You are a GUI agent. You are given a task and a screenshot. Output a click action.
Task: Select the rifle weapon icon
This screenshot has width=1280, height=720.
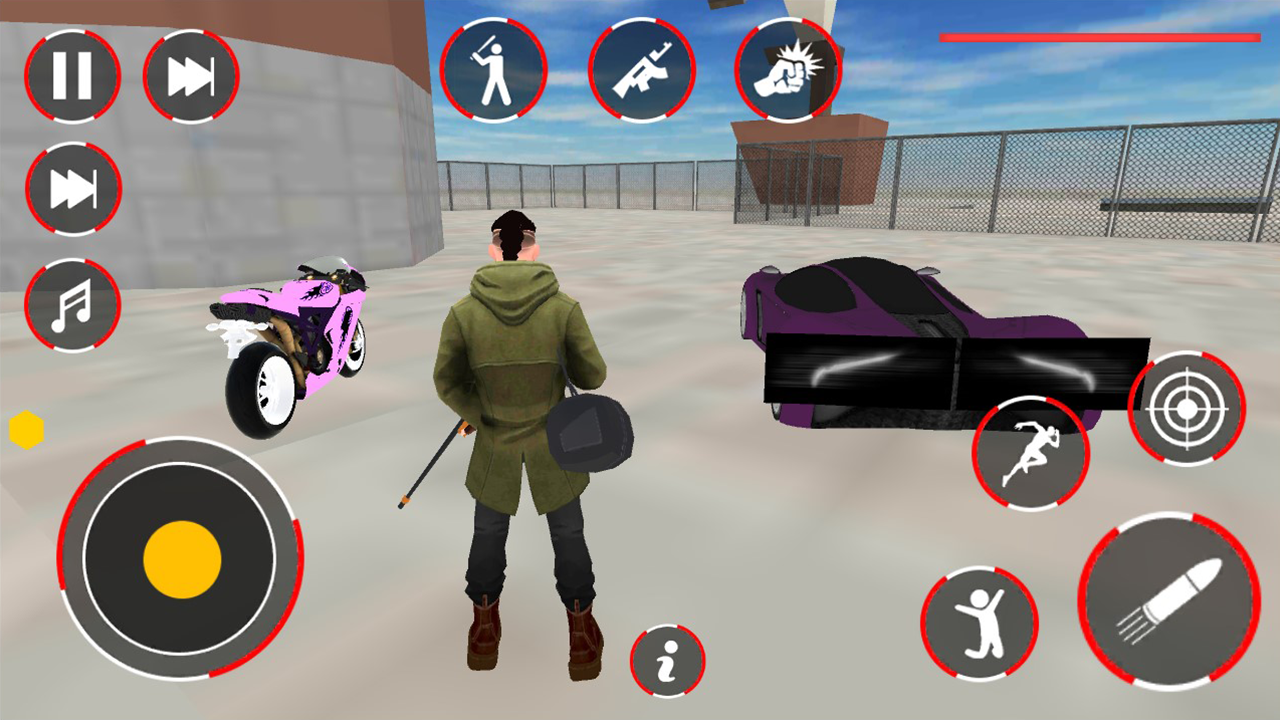click(641, 70)
